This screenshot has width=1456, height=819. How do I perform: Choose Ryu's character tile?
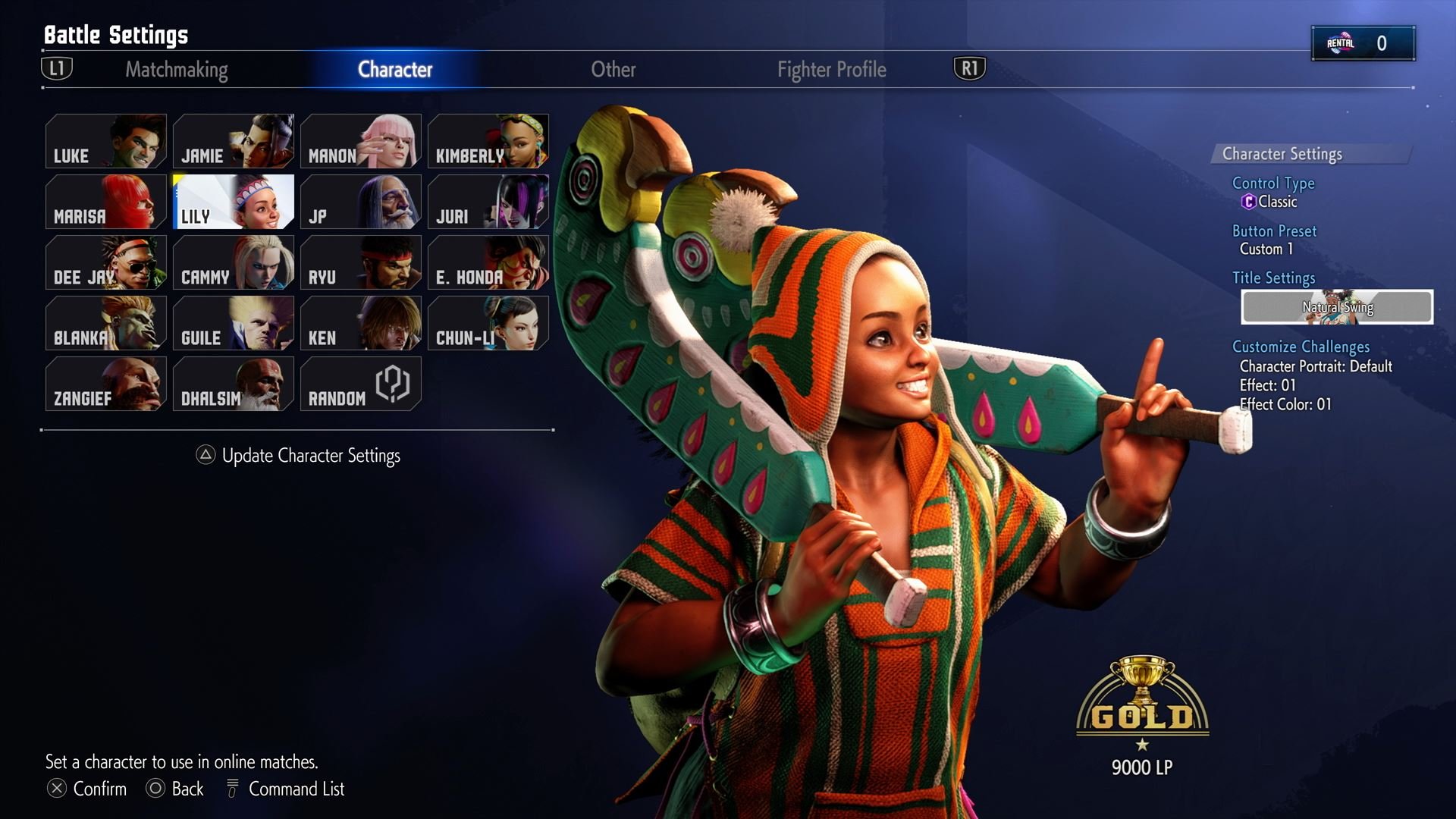coord(361,262)
